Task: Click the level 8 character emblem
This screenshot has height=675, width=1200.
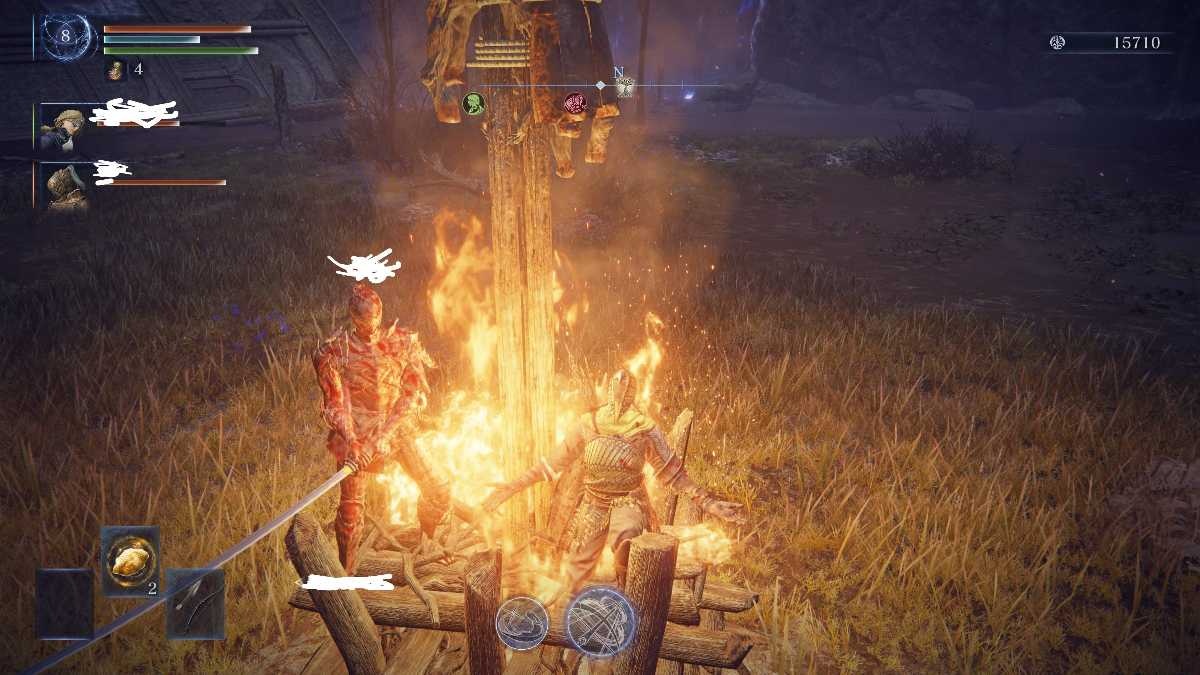Action: 67,36
